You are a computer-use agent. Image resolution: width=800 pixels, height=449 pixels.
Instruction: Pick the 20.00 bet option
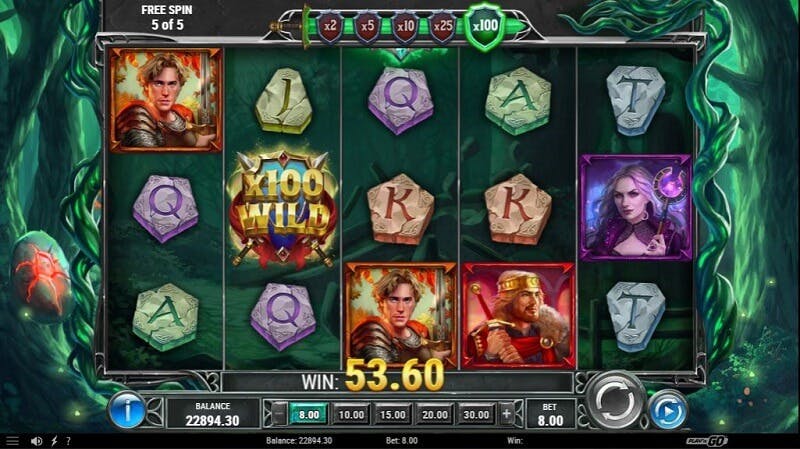coord(435,414)
